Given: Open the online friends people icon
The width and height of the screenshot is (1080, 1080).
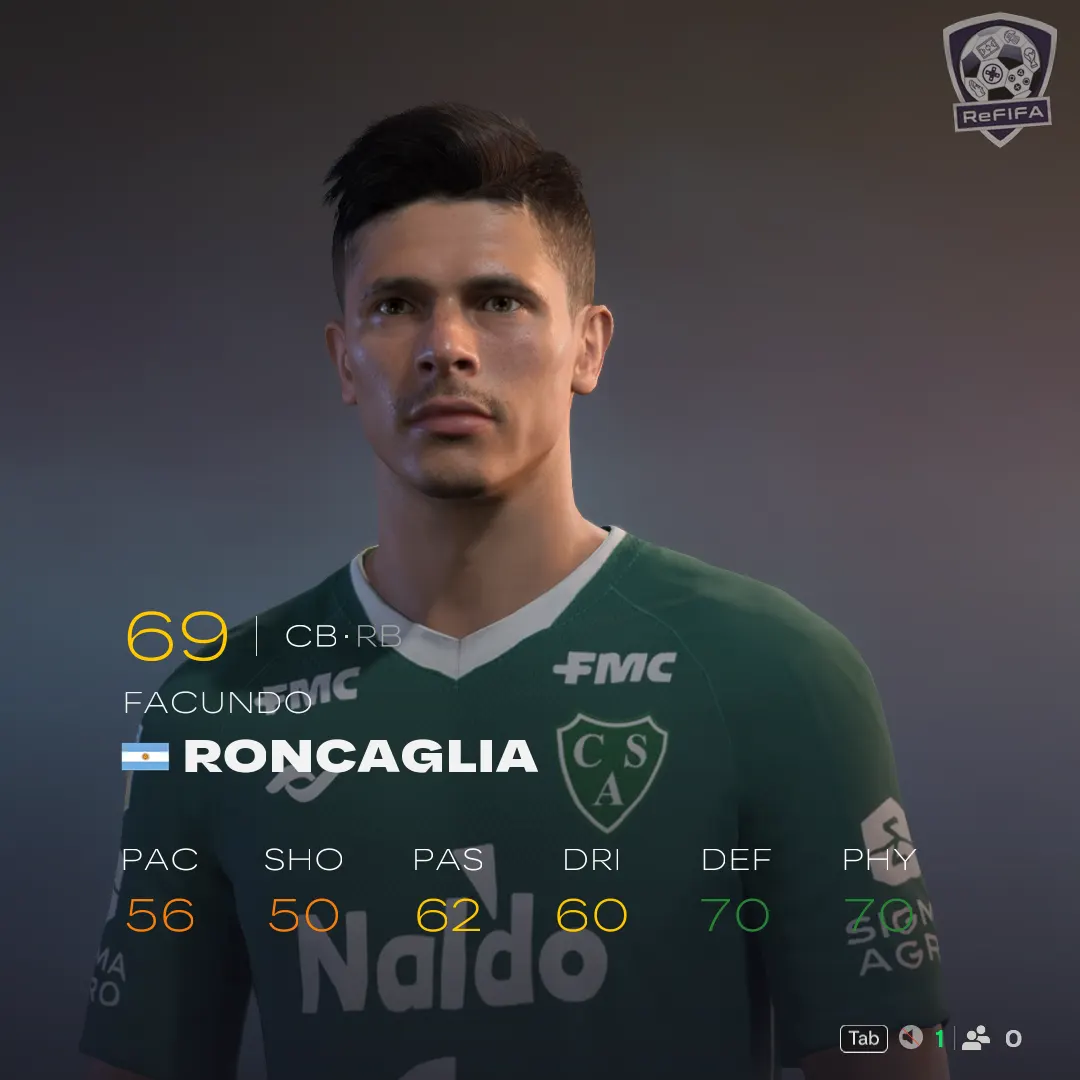Looking at the screenshot, I should (x=976, y=1038).
